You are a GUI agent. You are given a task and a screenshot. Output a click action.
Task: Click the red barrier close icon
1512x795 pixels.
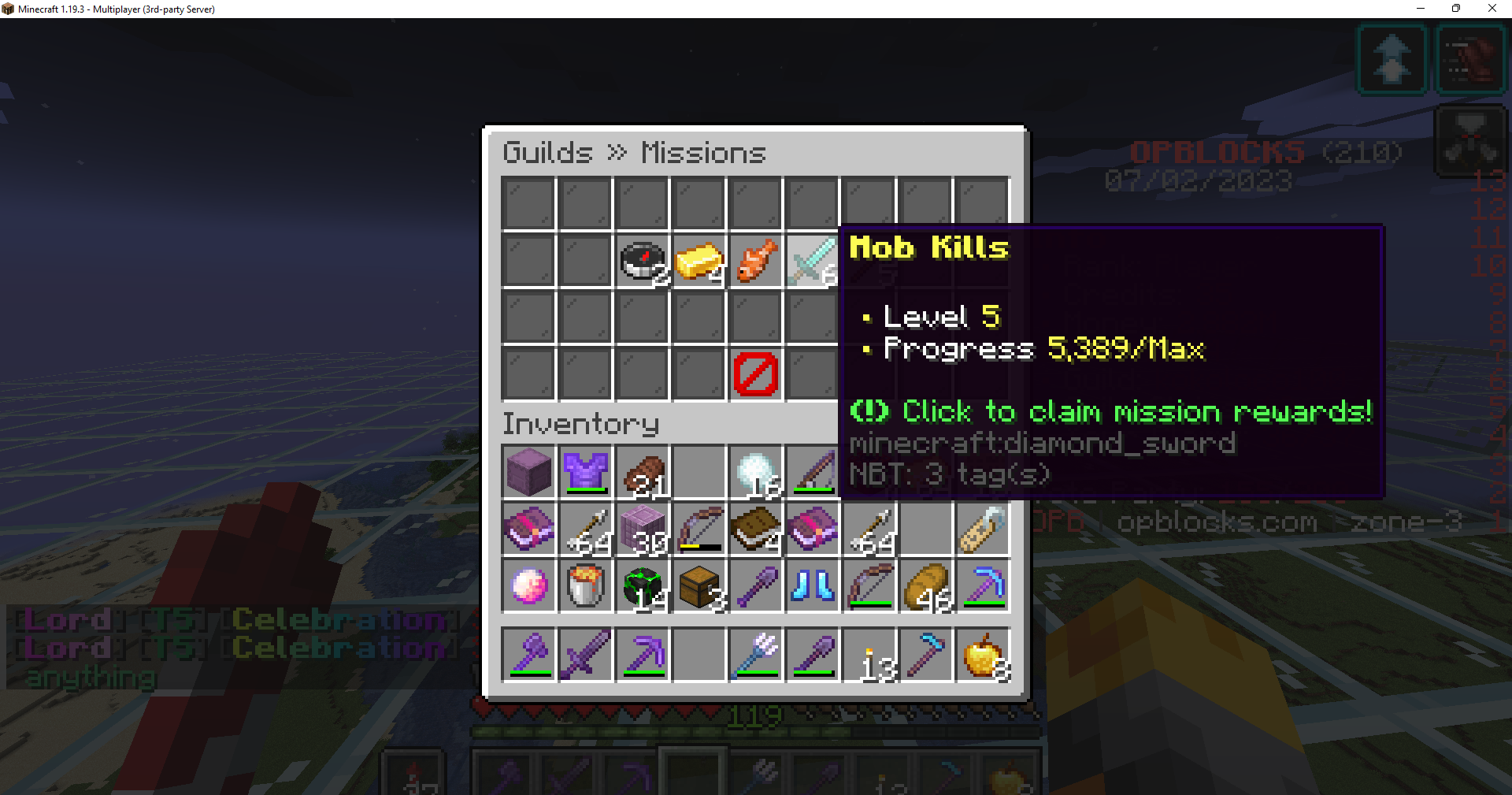[x=755, y=374]
